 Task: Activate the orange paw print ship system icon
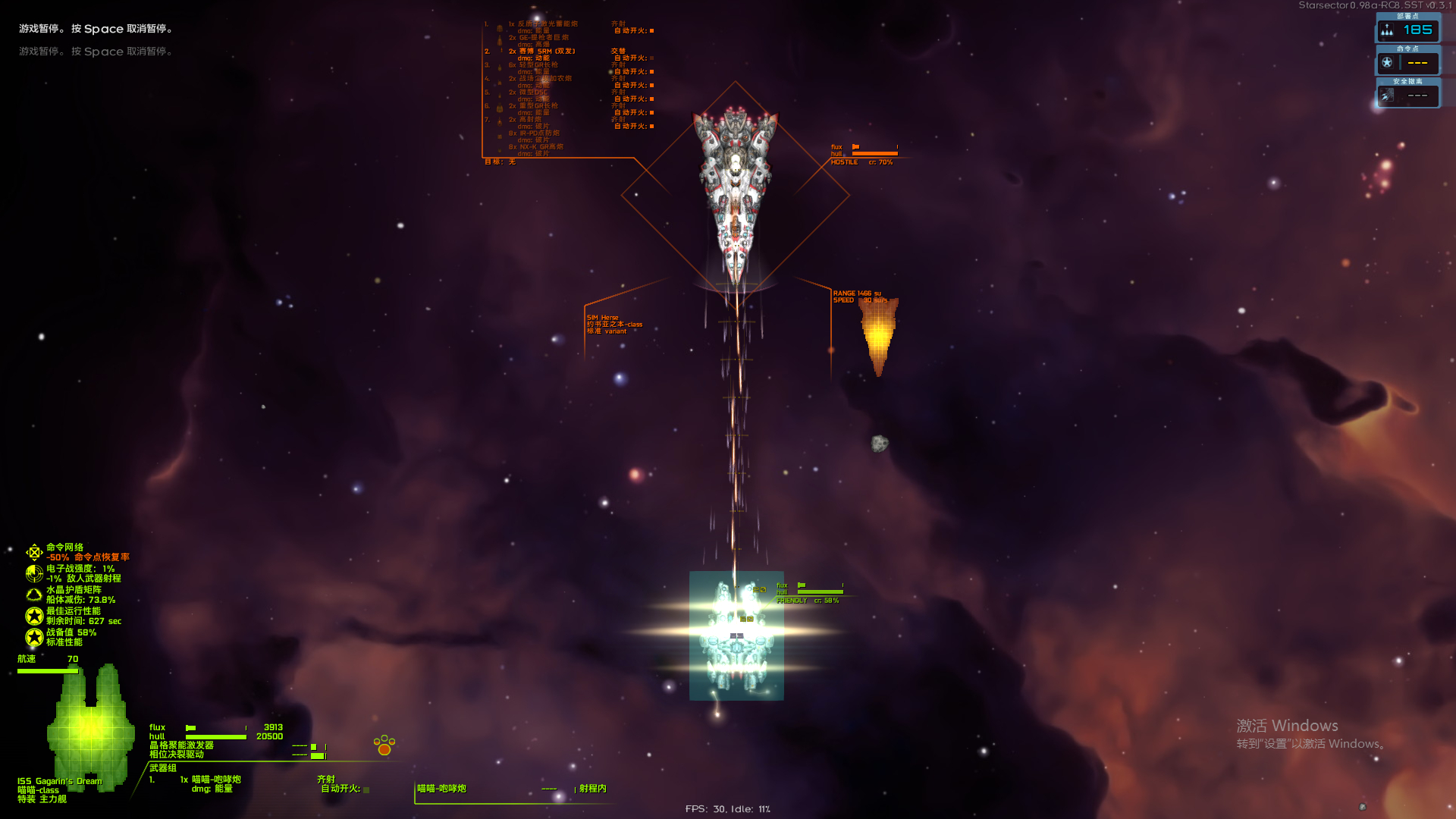pos(384,745)
